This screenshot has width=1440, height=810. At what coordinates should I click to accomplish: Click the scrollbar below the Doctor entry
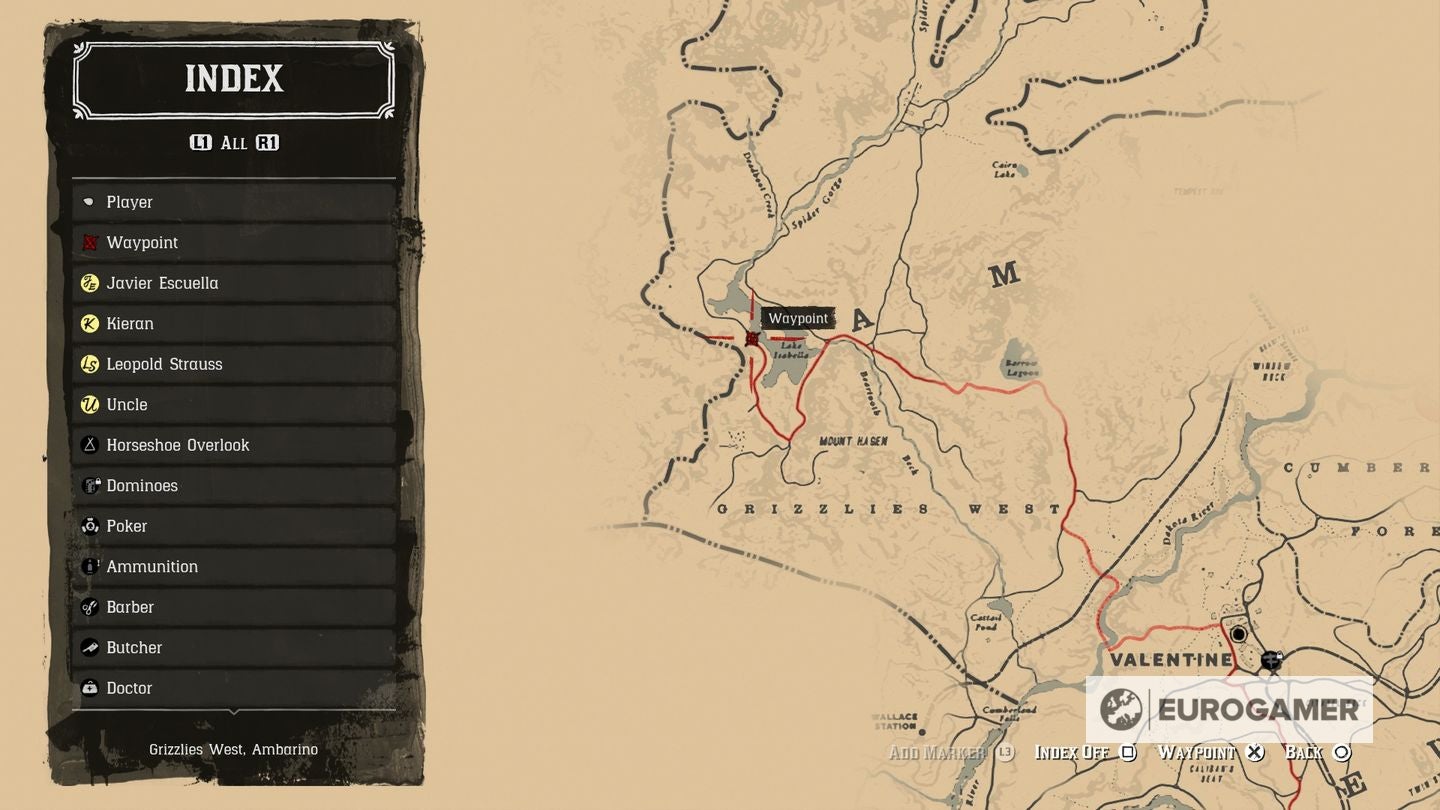click(235, 712)
